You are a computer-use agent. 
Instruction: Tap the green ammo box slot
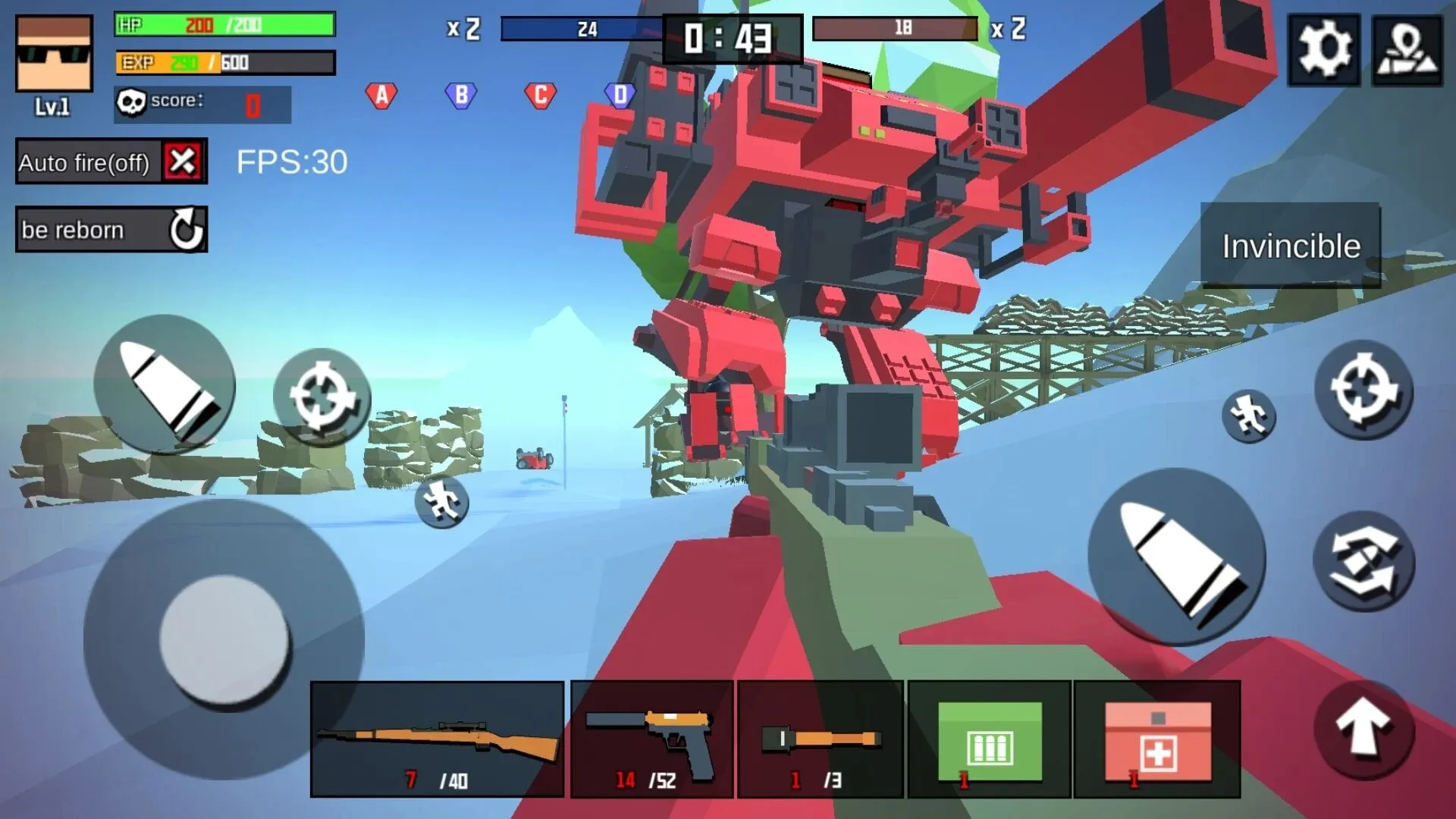pyautogui.click(x=988, y=739)
